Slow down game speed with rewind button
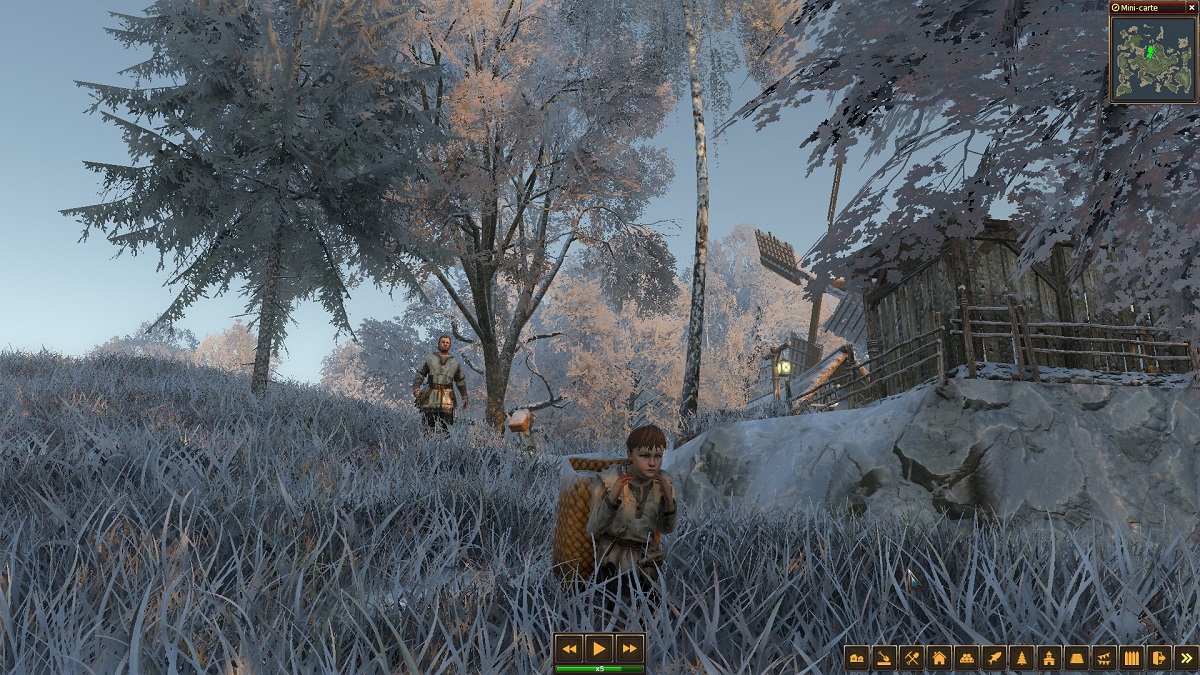Screen dimensions: 1200x675 coord(570,648)
